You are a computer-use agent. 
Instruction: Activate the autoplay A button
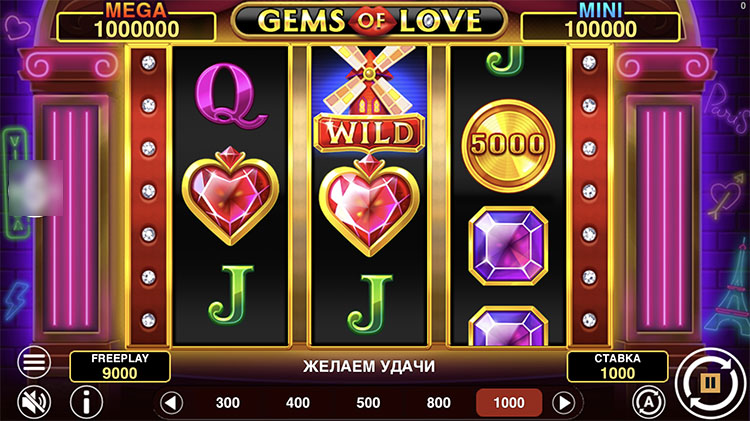[646, 402]
